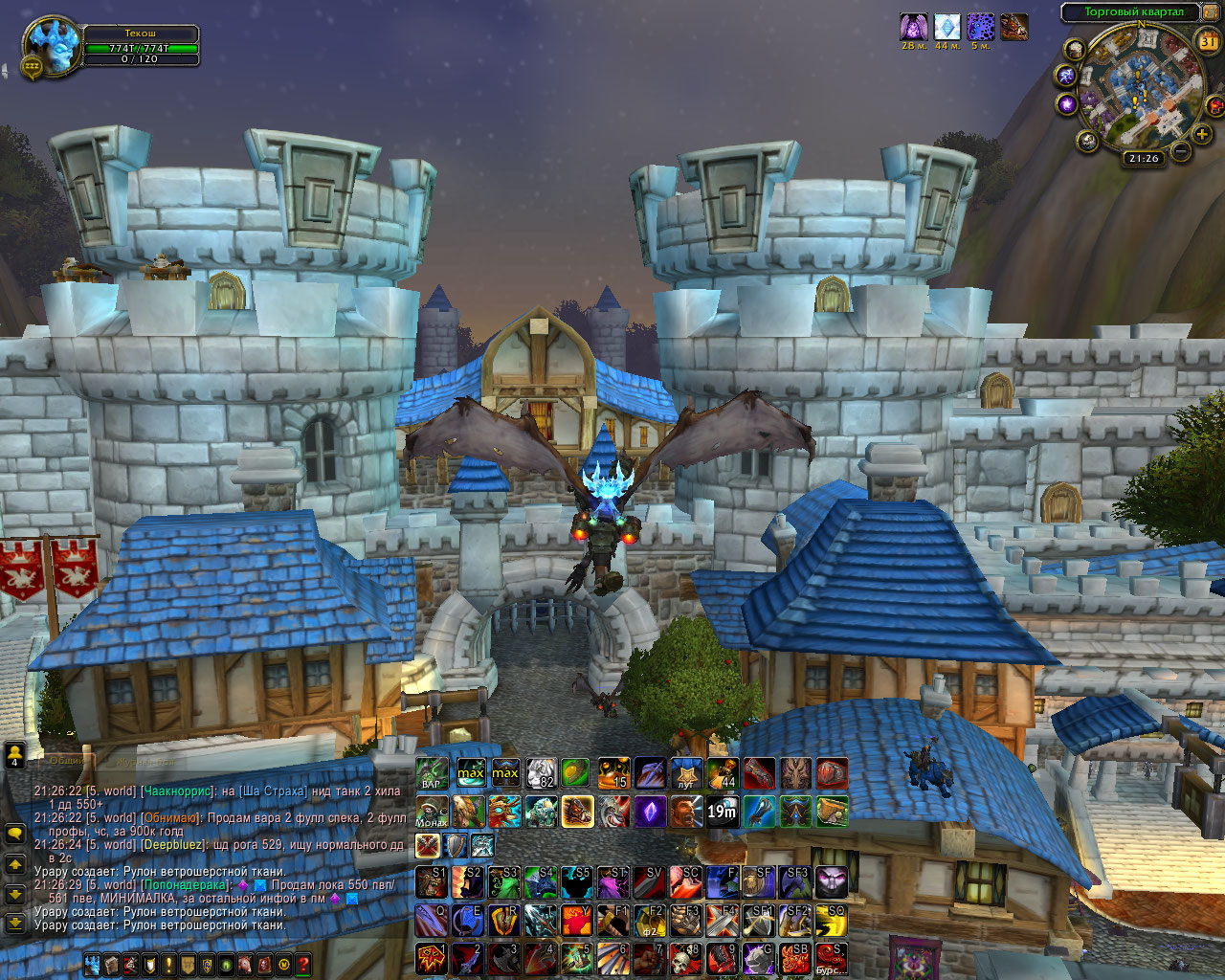This screenshot has width=1225, height=980.
Task: Click the action slot showing 19m cooldown
Action: [723, 812]
